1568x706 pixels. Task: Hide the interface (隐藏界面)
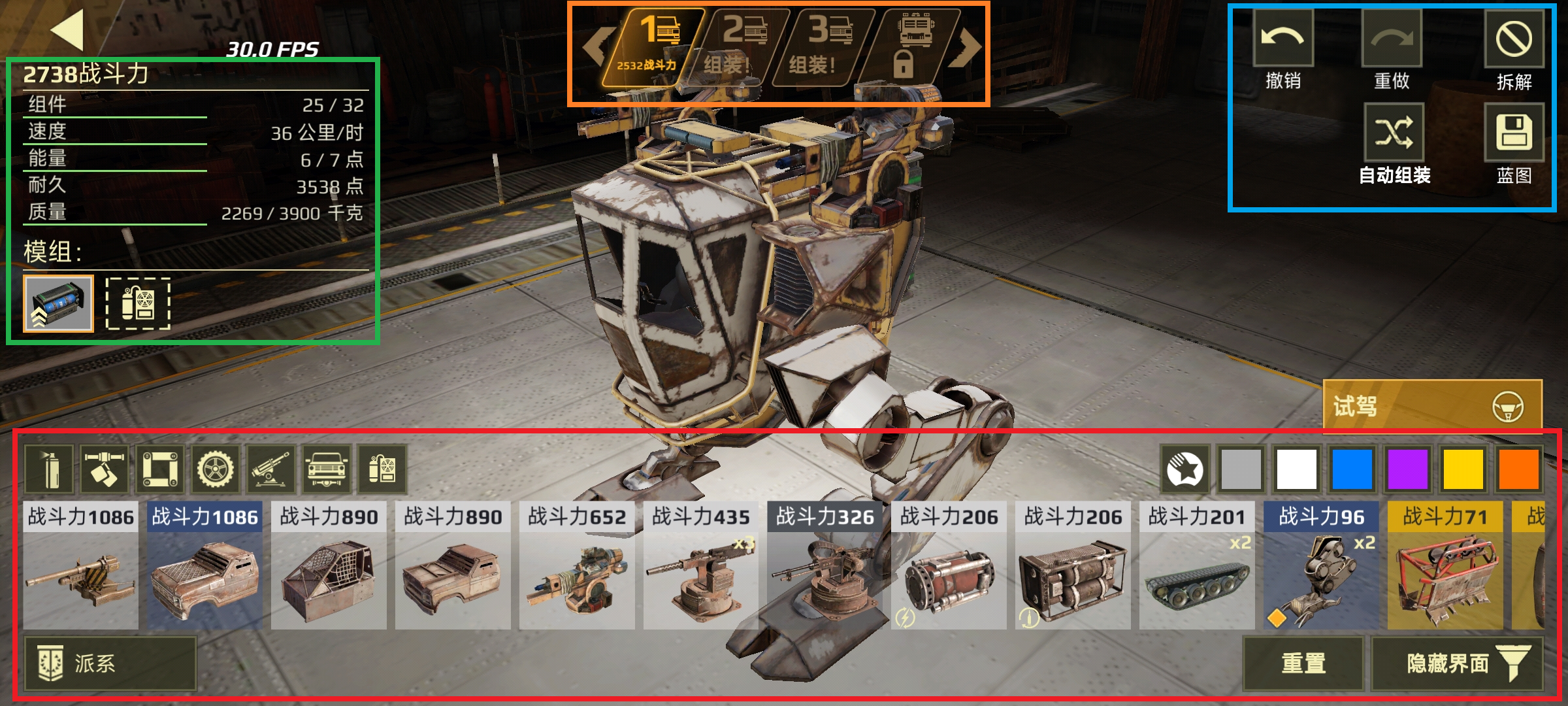tap(1457, 664)
